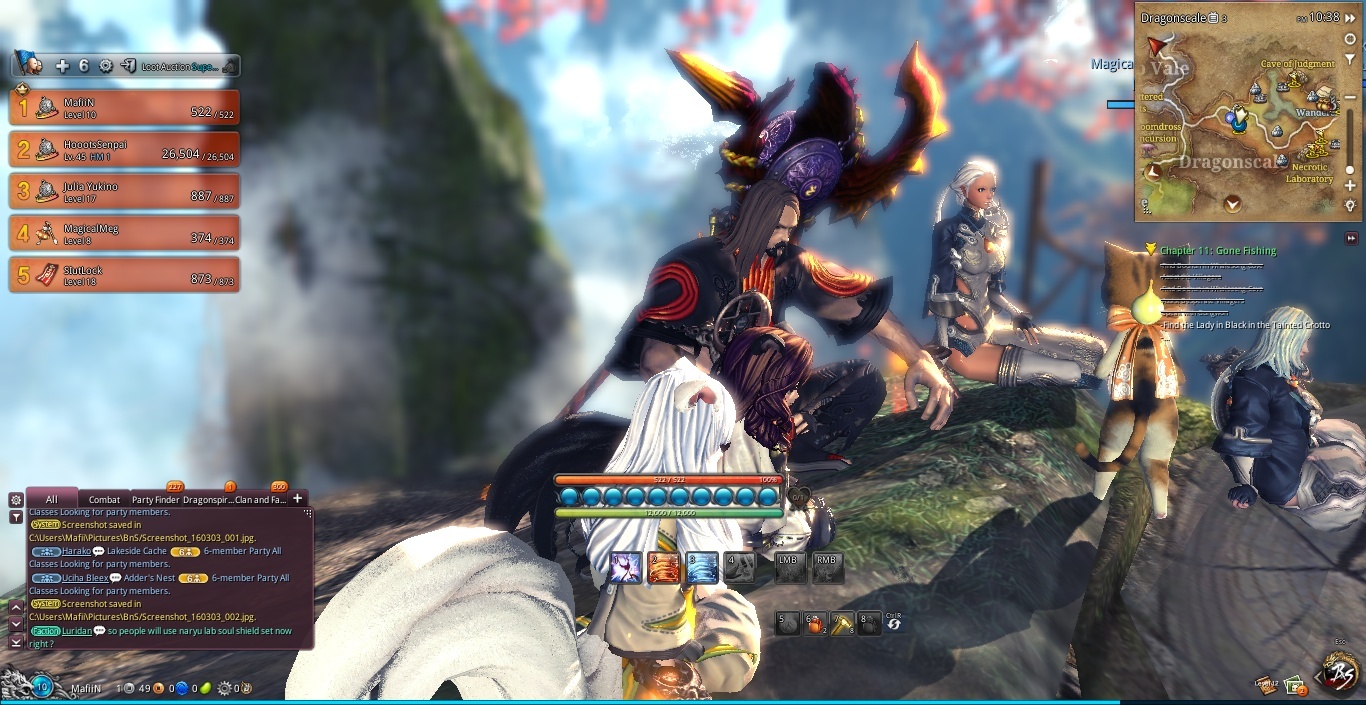Image resolution: width=1366 pixels, height=705 pixels.
Task: Switch to the Party Finder chat tab
Action: [x=156, y=499]
